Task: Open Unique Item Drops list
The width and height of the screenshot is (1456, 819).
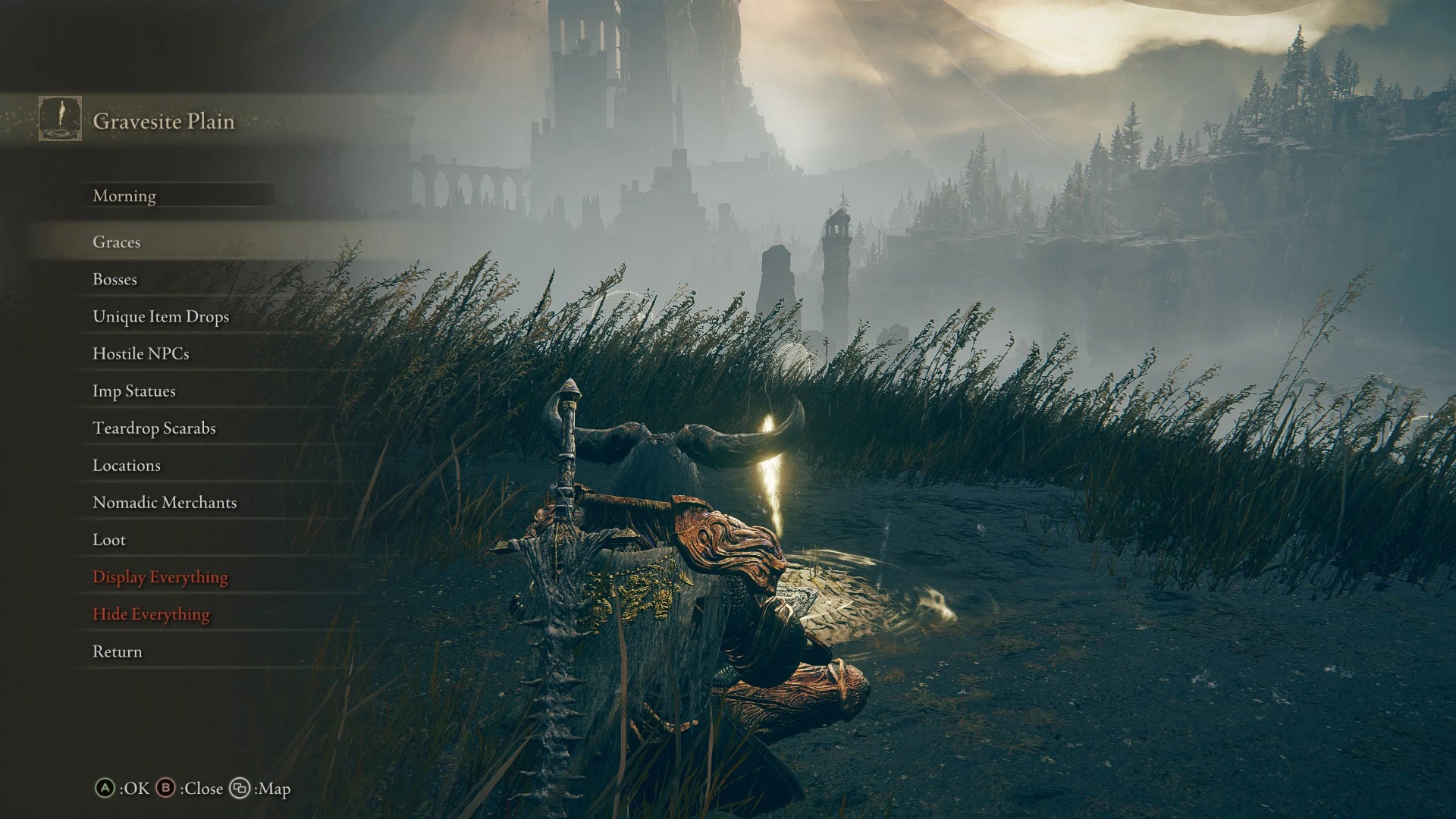Action: click(x=161, y=316)
